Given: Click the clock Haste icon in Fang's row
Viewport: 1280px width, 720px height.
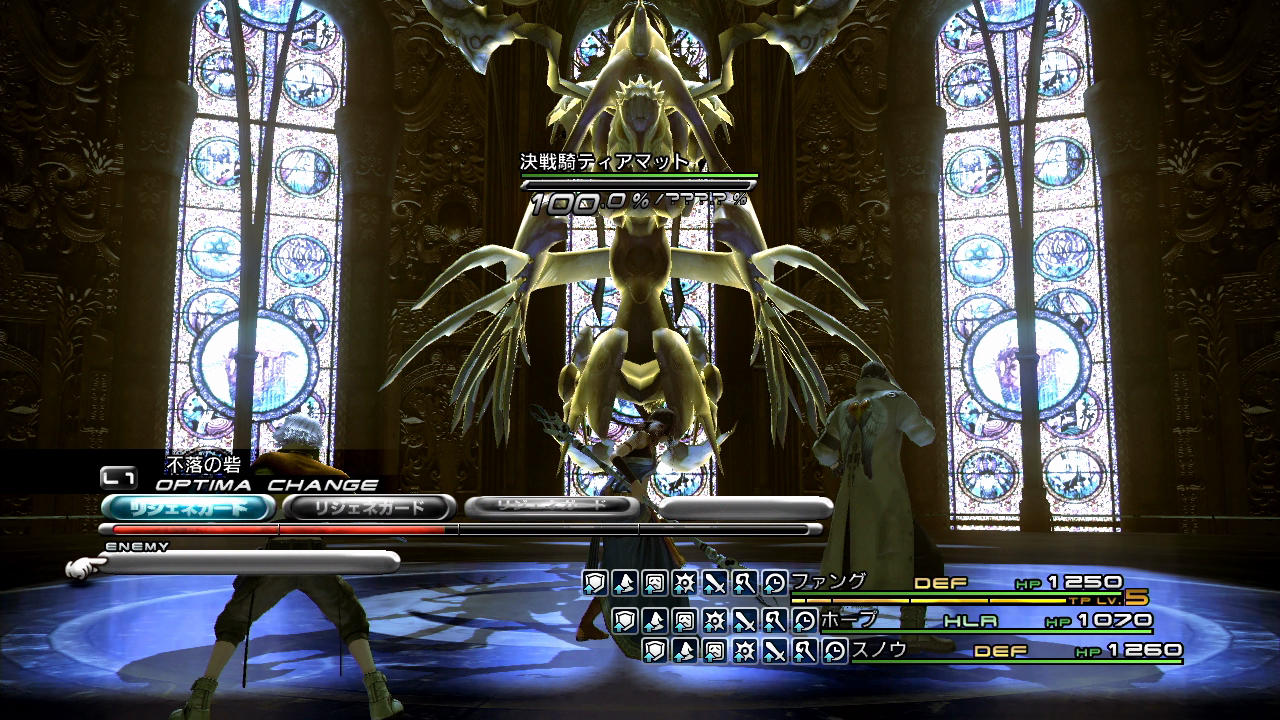Looking at the screenshot, I should (775, 583).
